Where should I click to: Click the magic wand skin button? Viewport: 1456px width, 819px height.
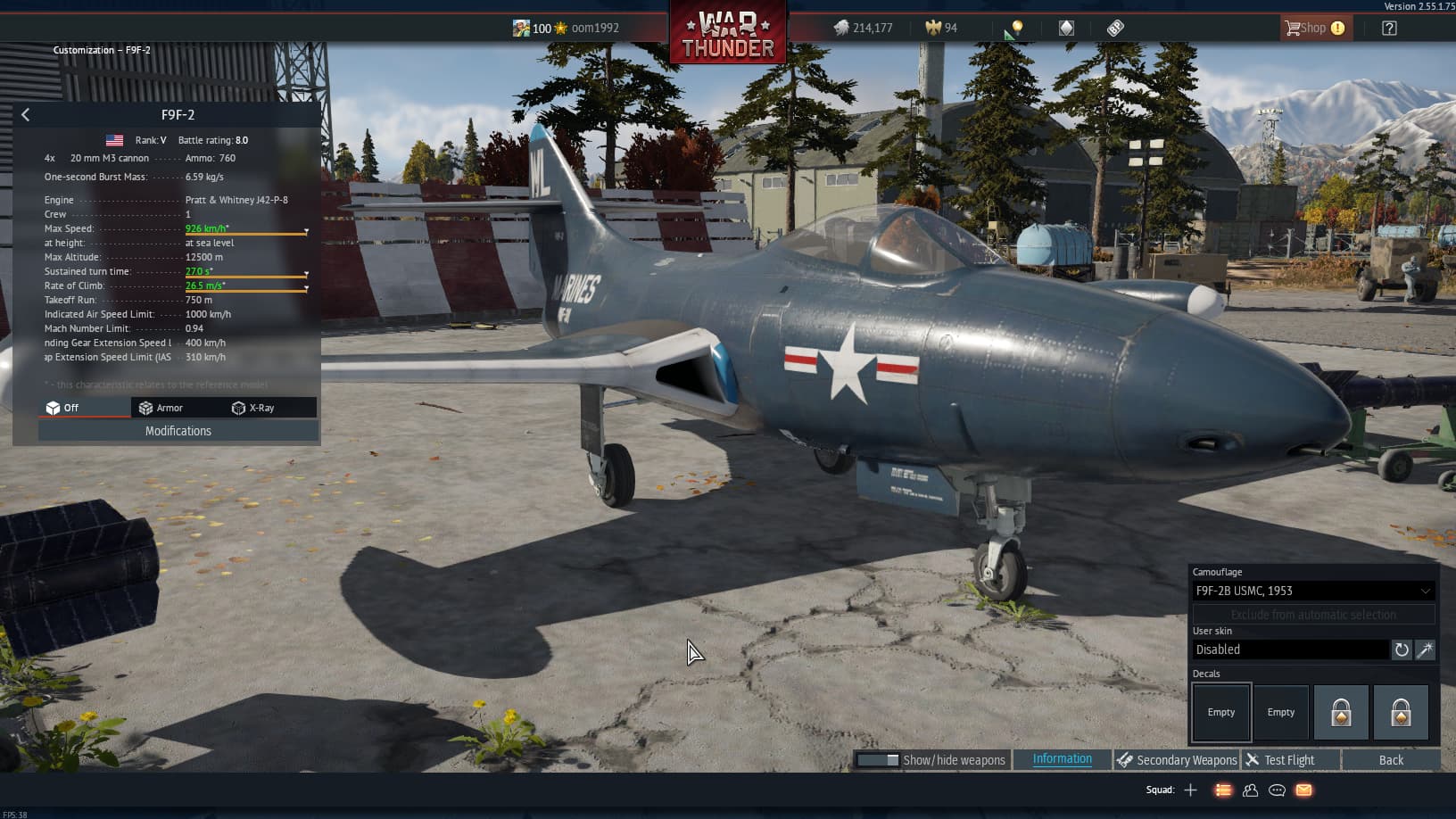pyautogui.click(x=1426, y=649)
